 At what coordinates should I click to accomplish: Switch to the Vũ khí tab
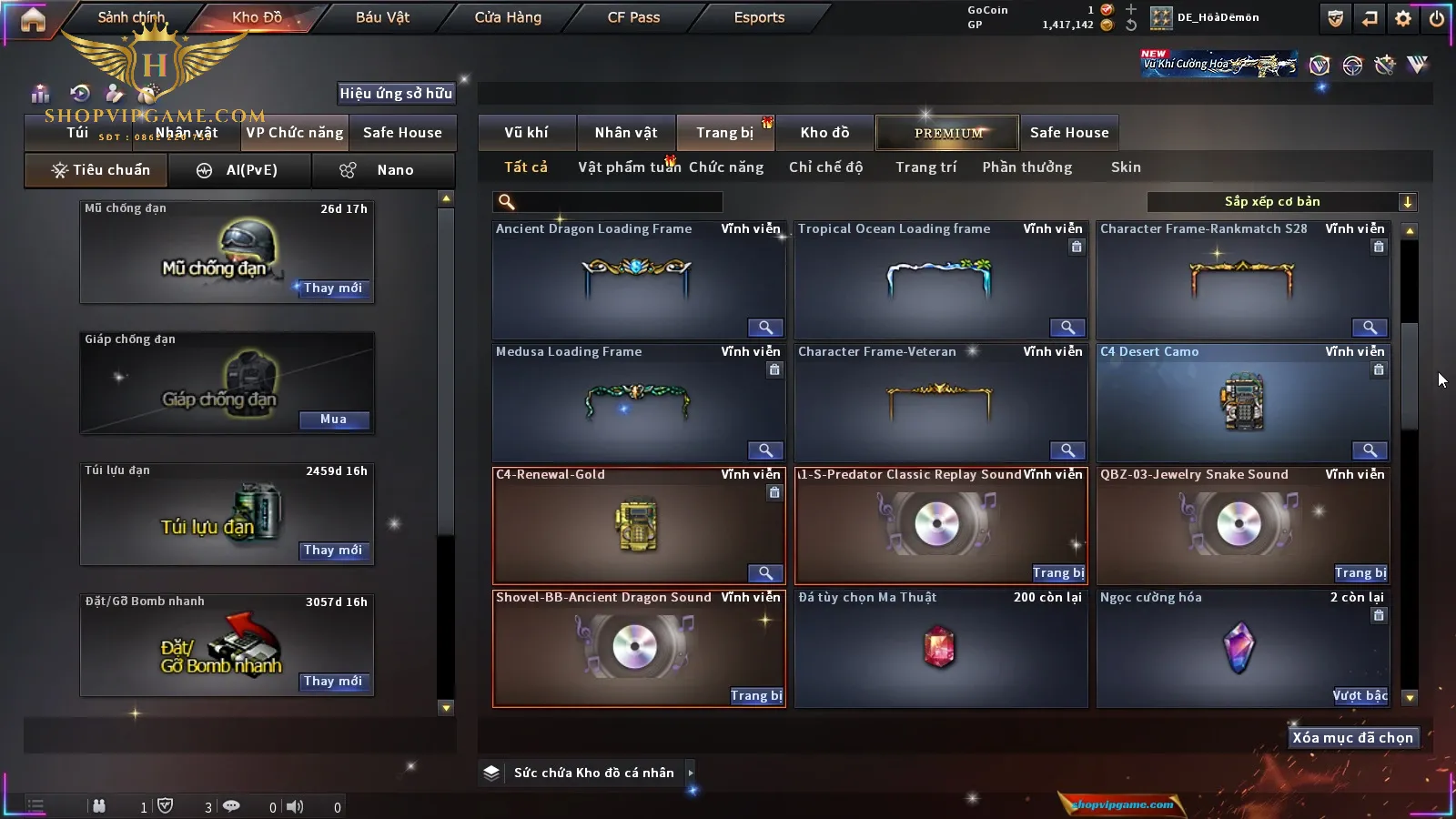(526, 133)
